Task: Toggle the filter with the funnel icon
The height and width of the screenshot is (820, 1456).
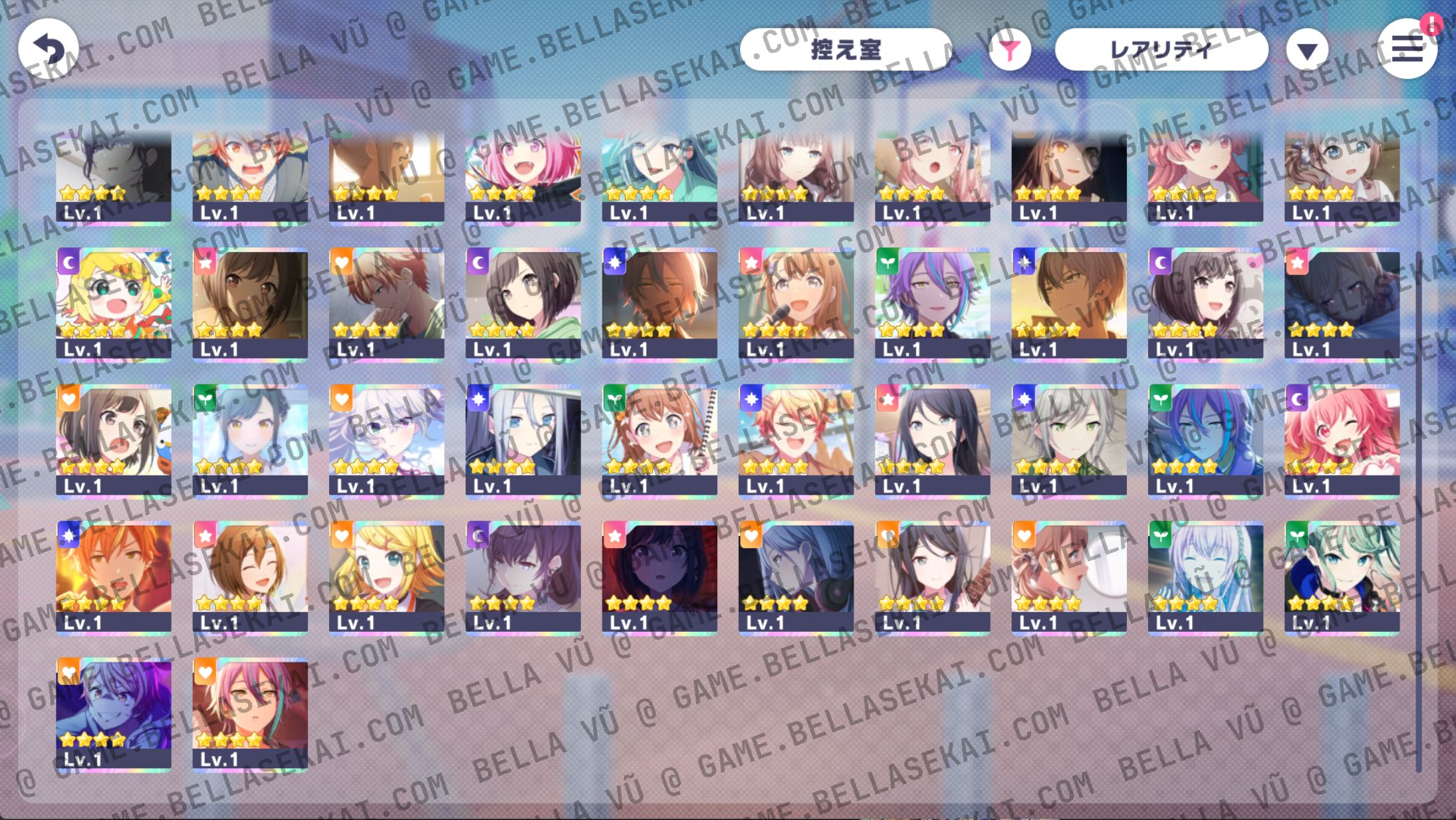Action: [x=1009, y=49]
